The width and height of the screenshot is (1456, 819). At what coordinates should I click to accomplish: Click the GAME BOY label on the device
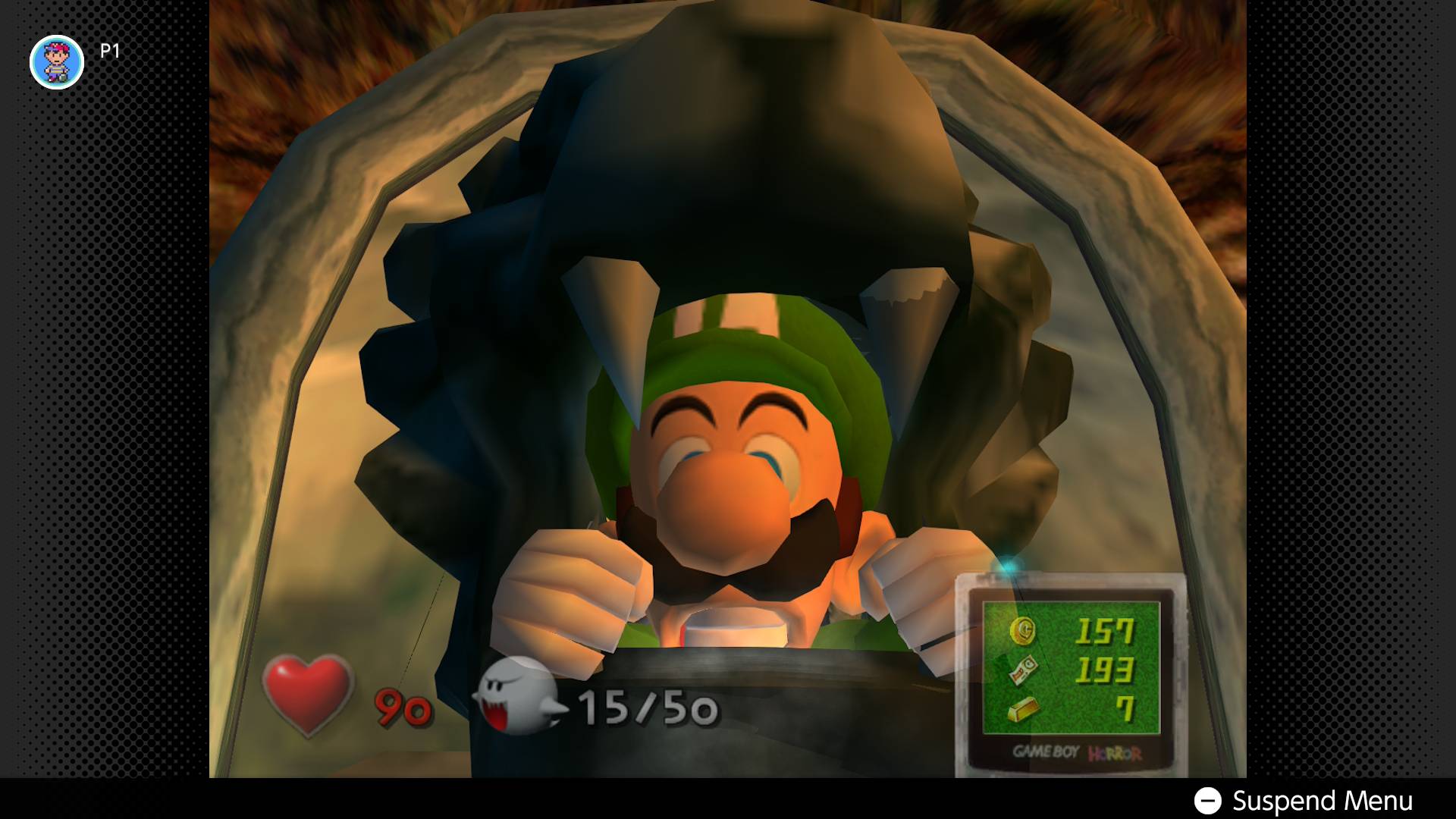(1046, 751)
